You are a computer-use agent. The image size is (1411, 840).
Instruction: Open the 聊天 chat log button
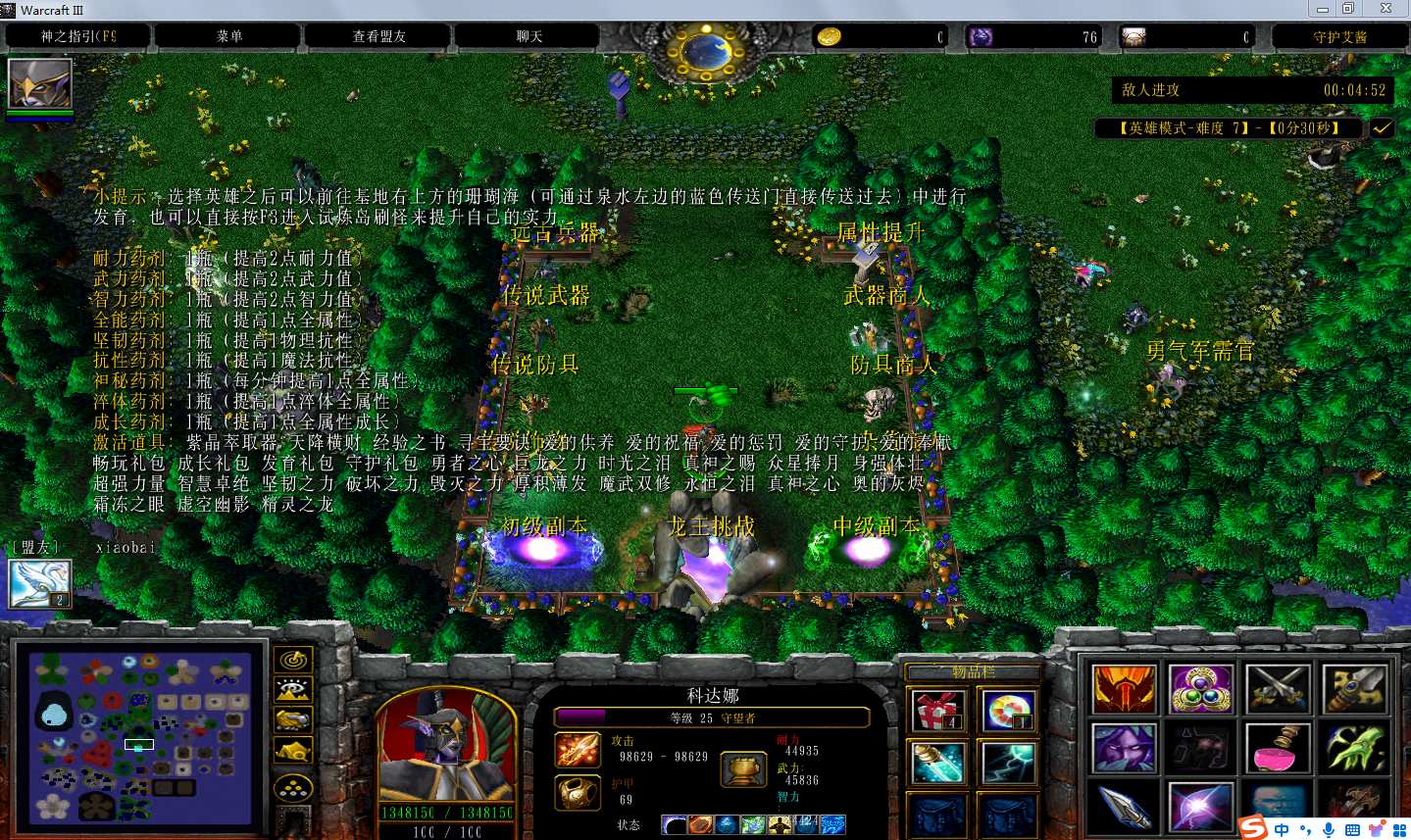point(529,36)
